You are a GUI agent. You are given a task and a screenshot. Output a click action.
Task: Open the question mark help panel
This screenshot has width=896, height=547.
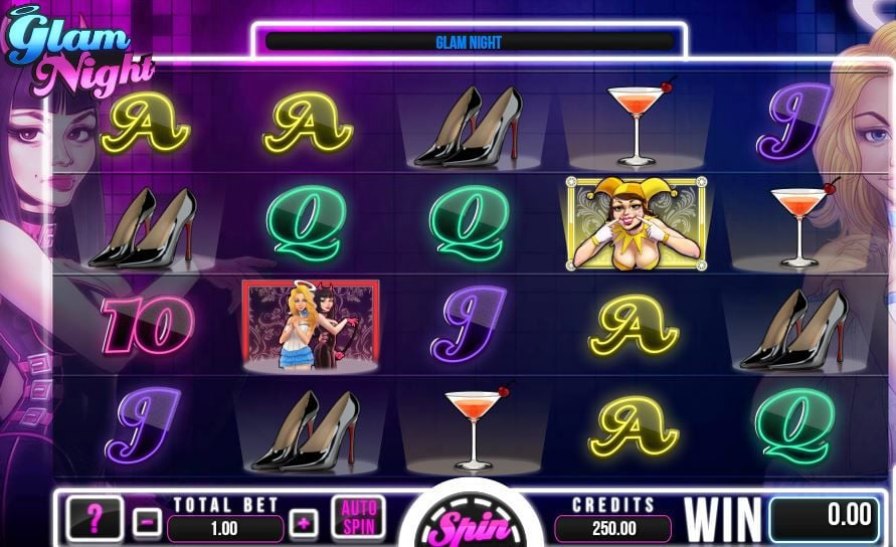pyautogui.click(x=95, y=518)
